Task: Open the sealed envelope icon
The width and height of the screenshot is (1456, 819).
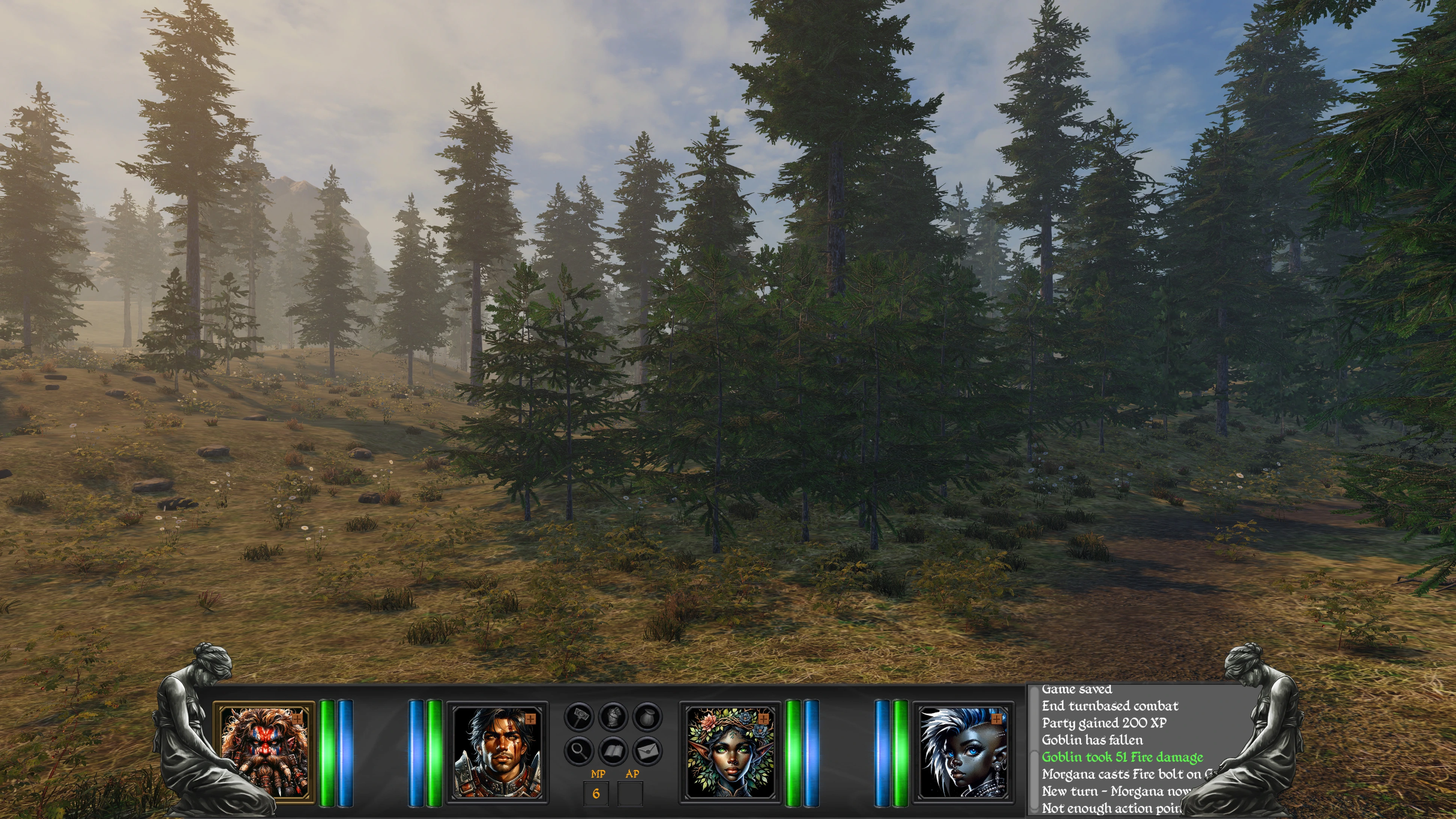Action: 647,751
